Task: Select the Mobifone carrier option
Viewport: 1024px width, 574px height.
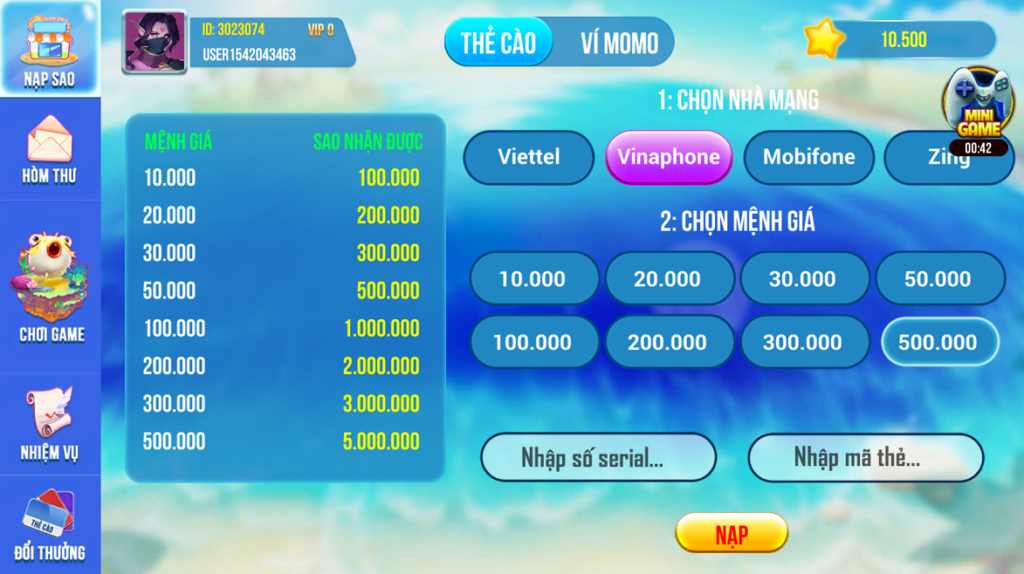Action: tap(809, 157)
